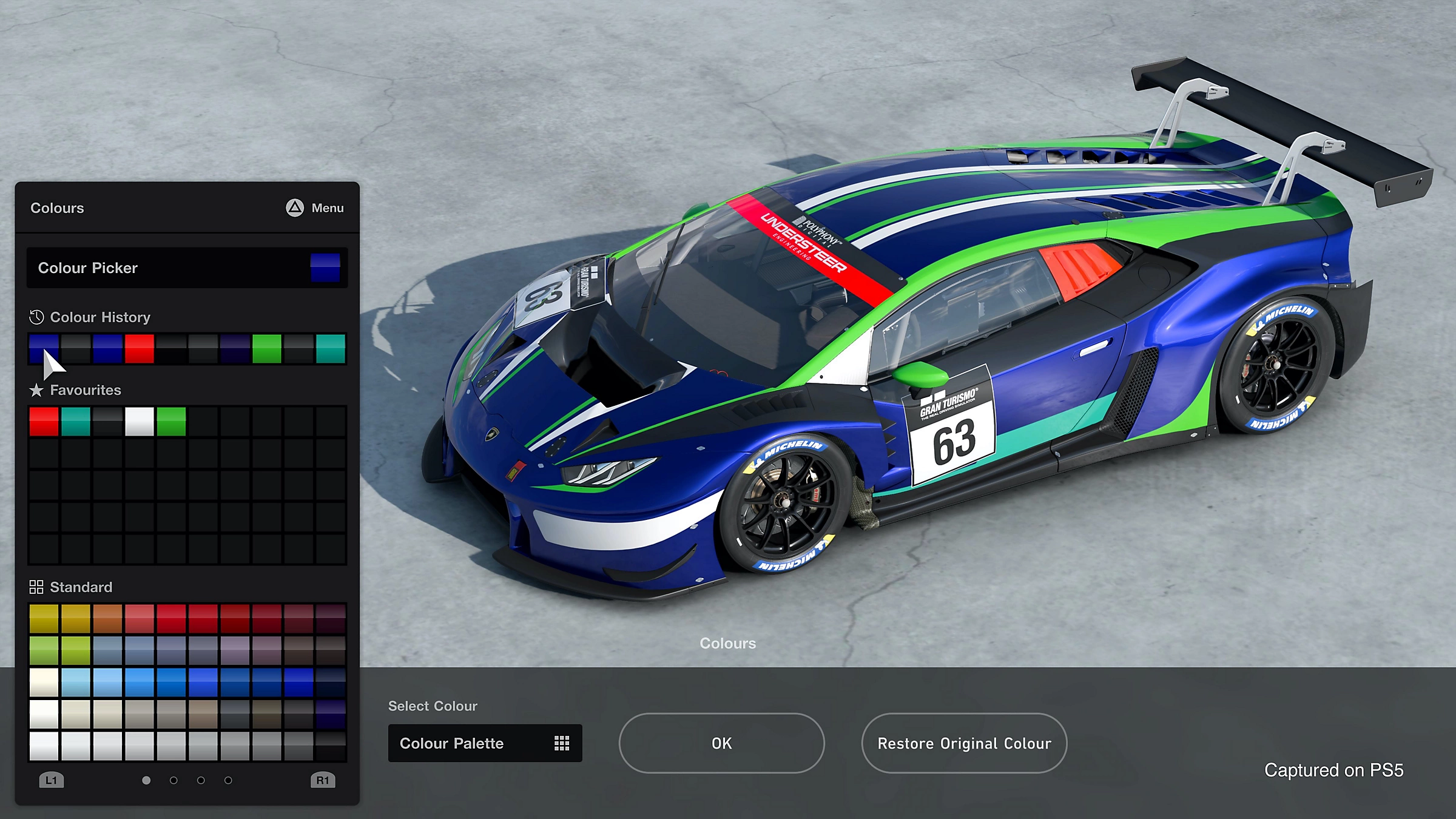Click the Favourites star icon
The image size is (1456, 819).
(x=36, y=390)
